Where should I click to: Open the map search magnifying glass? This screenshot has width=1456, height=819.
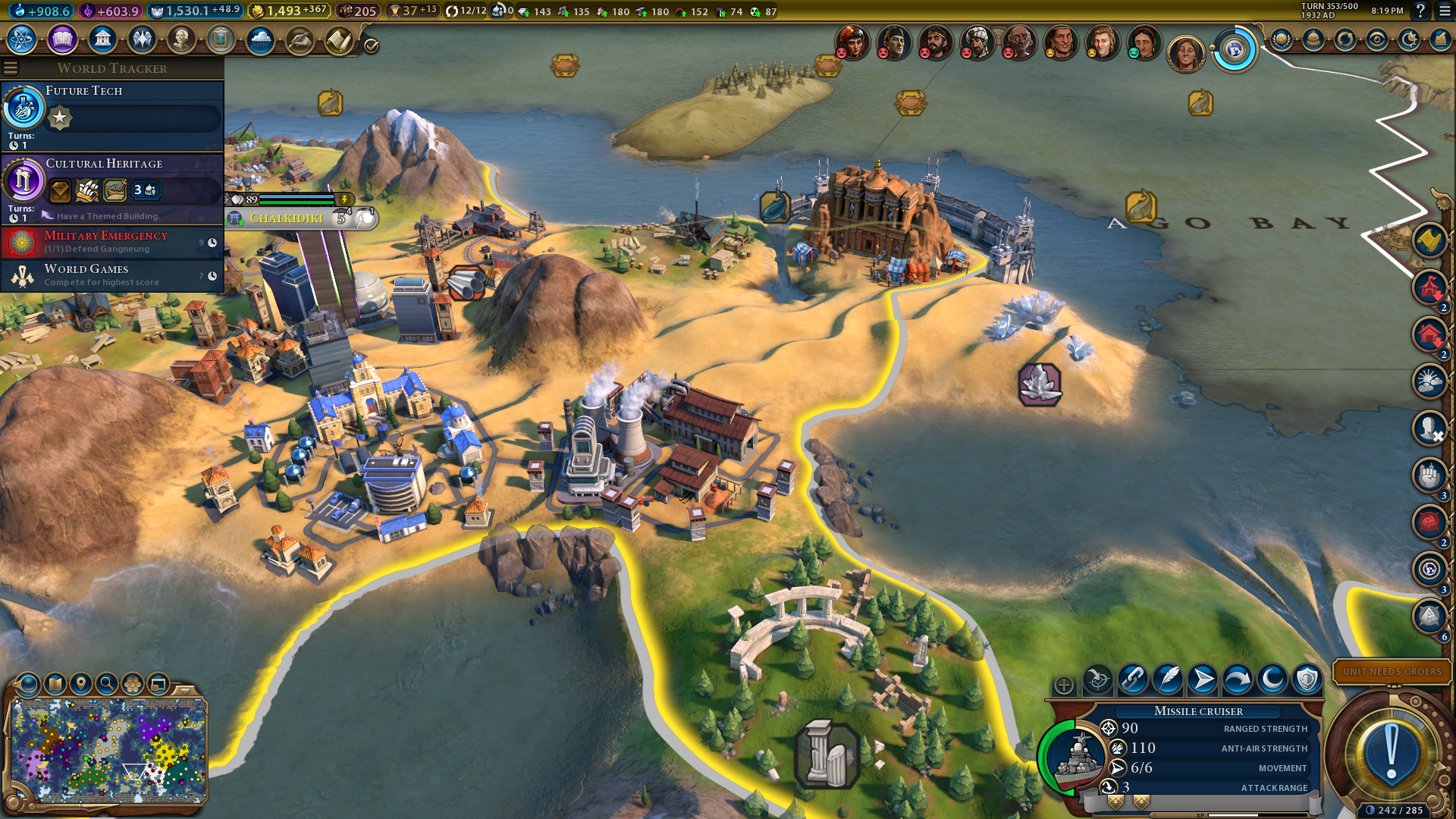click(x=107, y=684)
